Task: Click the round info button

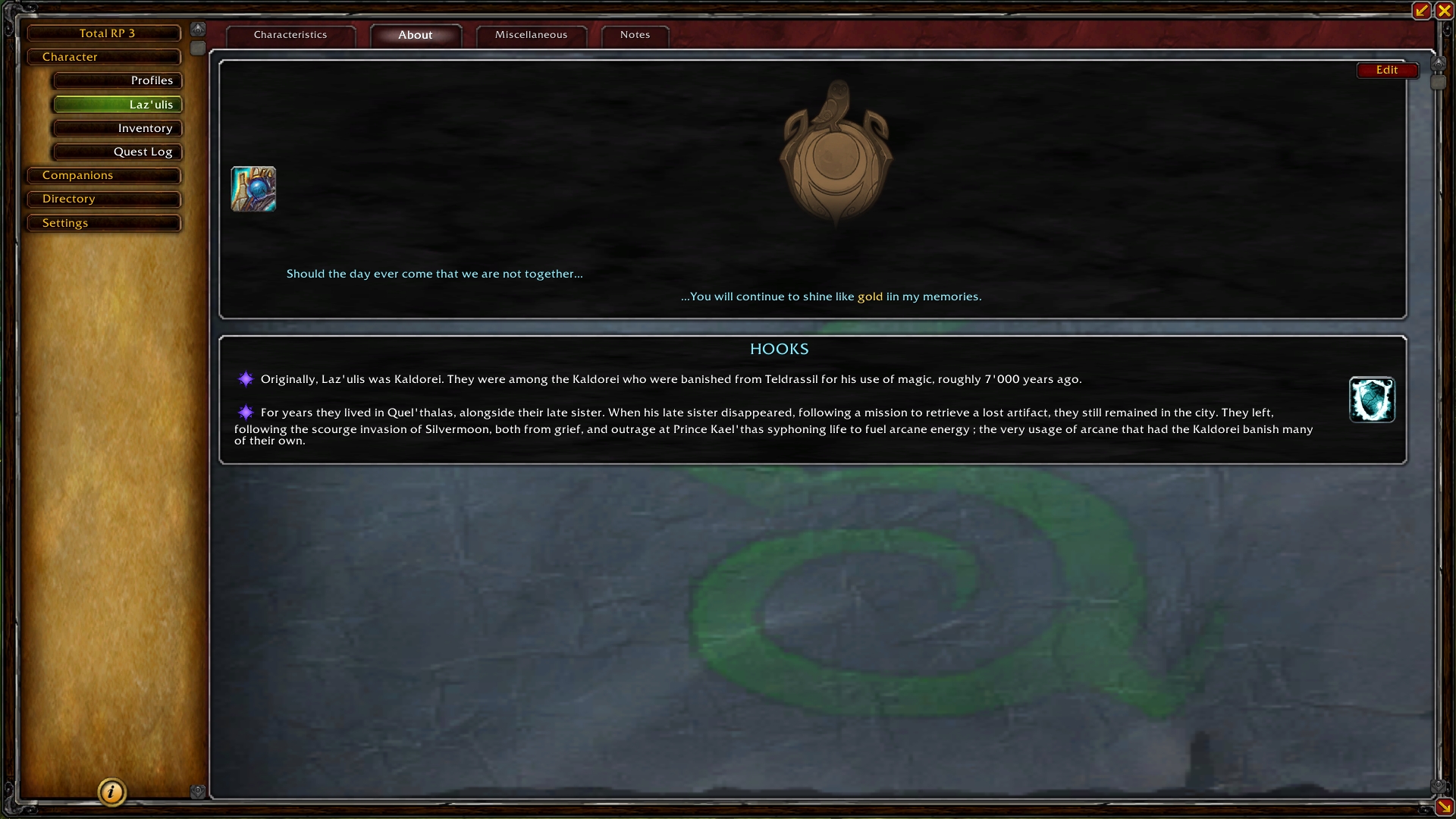Action: [x=111, y=792]
